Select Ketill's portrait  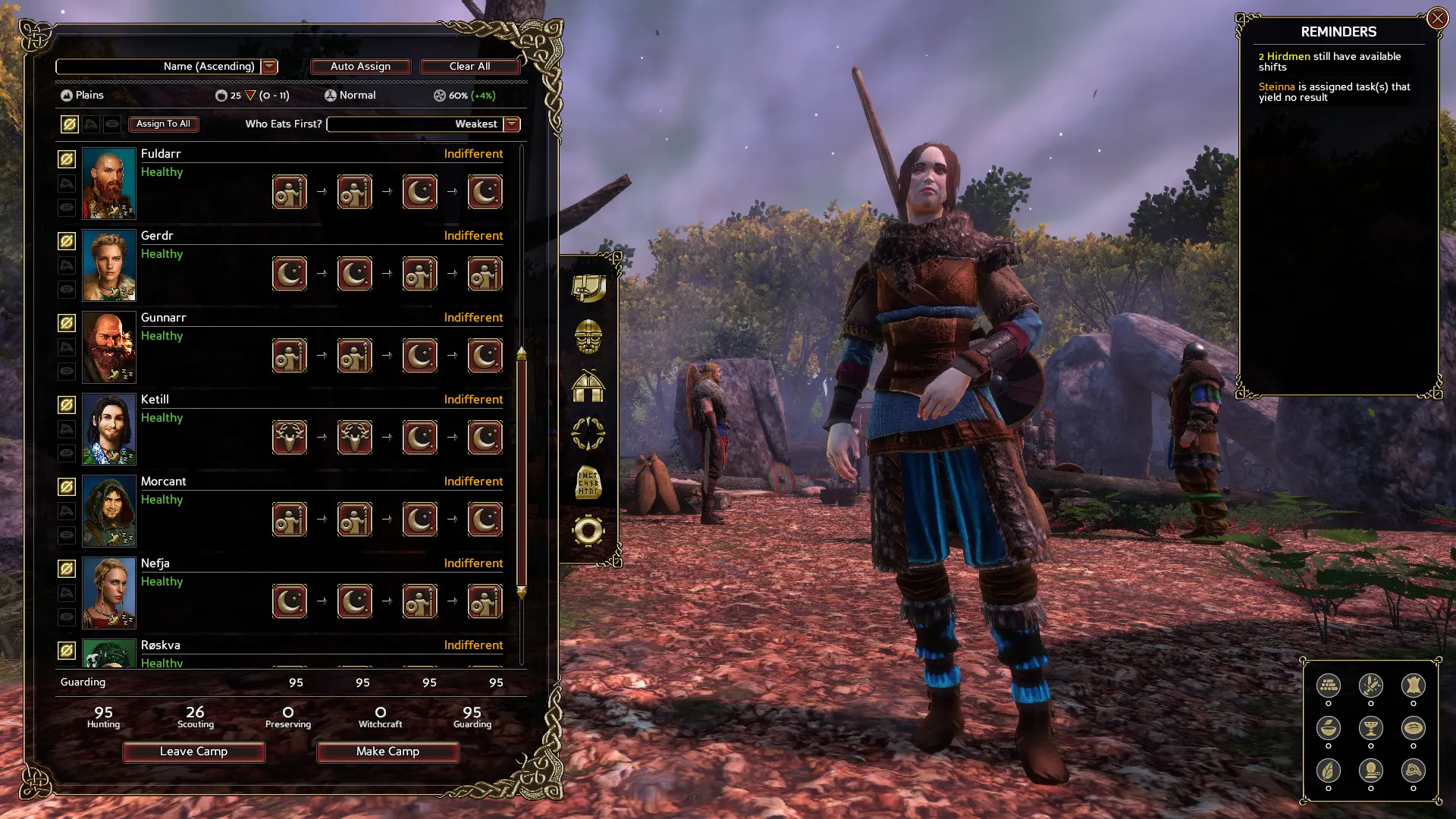[x=108, y=429]
